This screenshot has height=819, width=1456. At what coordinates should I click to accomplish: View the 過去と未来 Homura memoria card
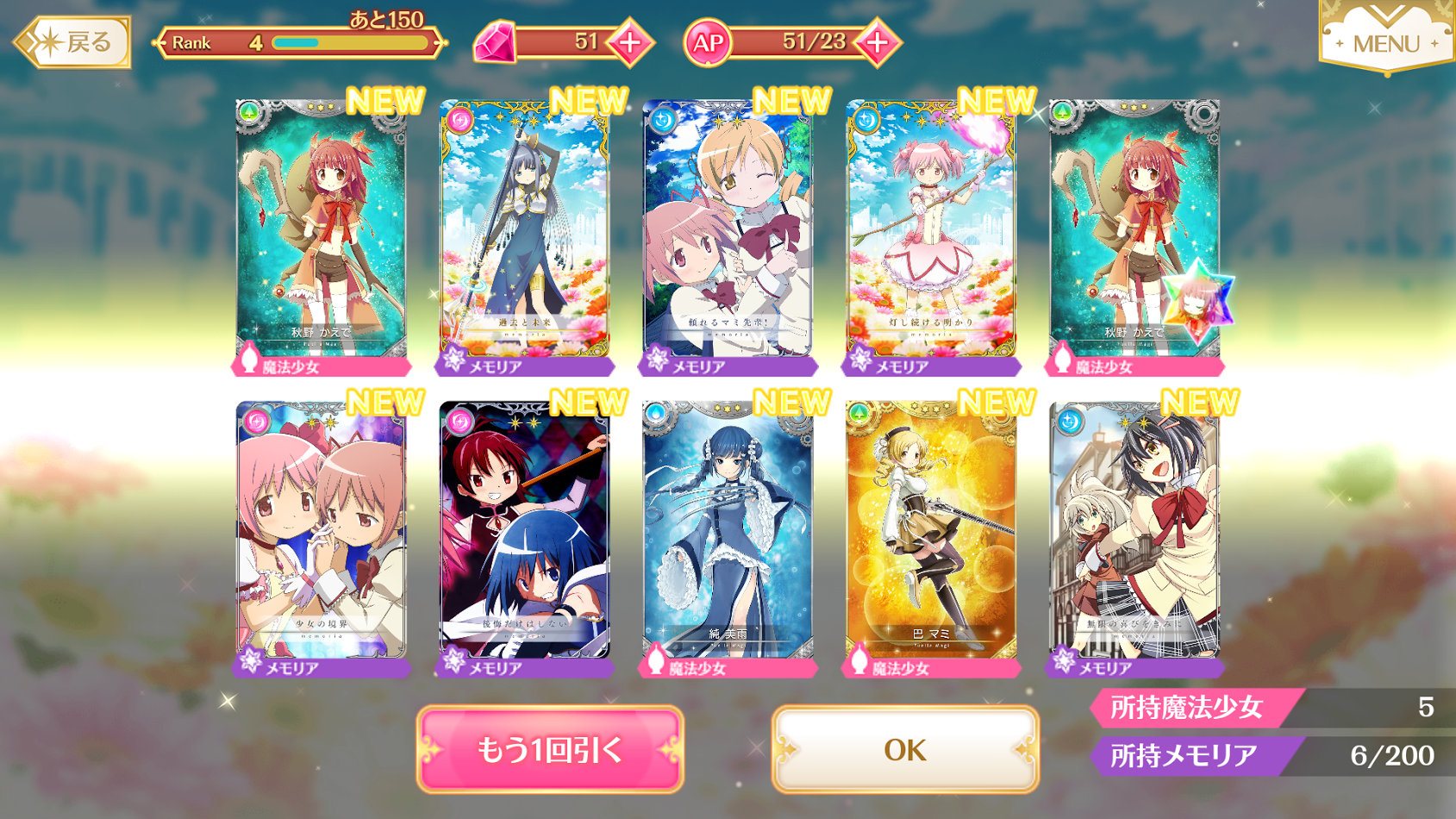point(525,233)
